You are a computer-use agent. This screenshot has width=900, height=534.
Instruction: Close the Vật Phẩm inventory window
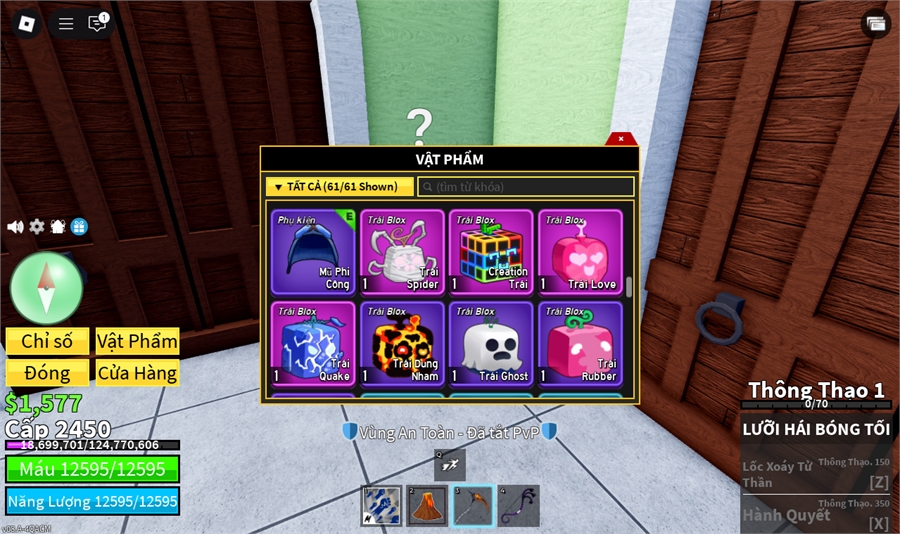tap(621, 139)
